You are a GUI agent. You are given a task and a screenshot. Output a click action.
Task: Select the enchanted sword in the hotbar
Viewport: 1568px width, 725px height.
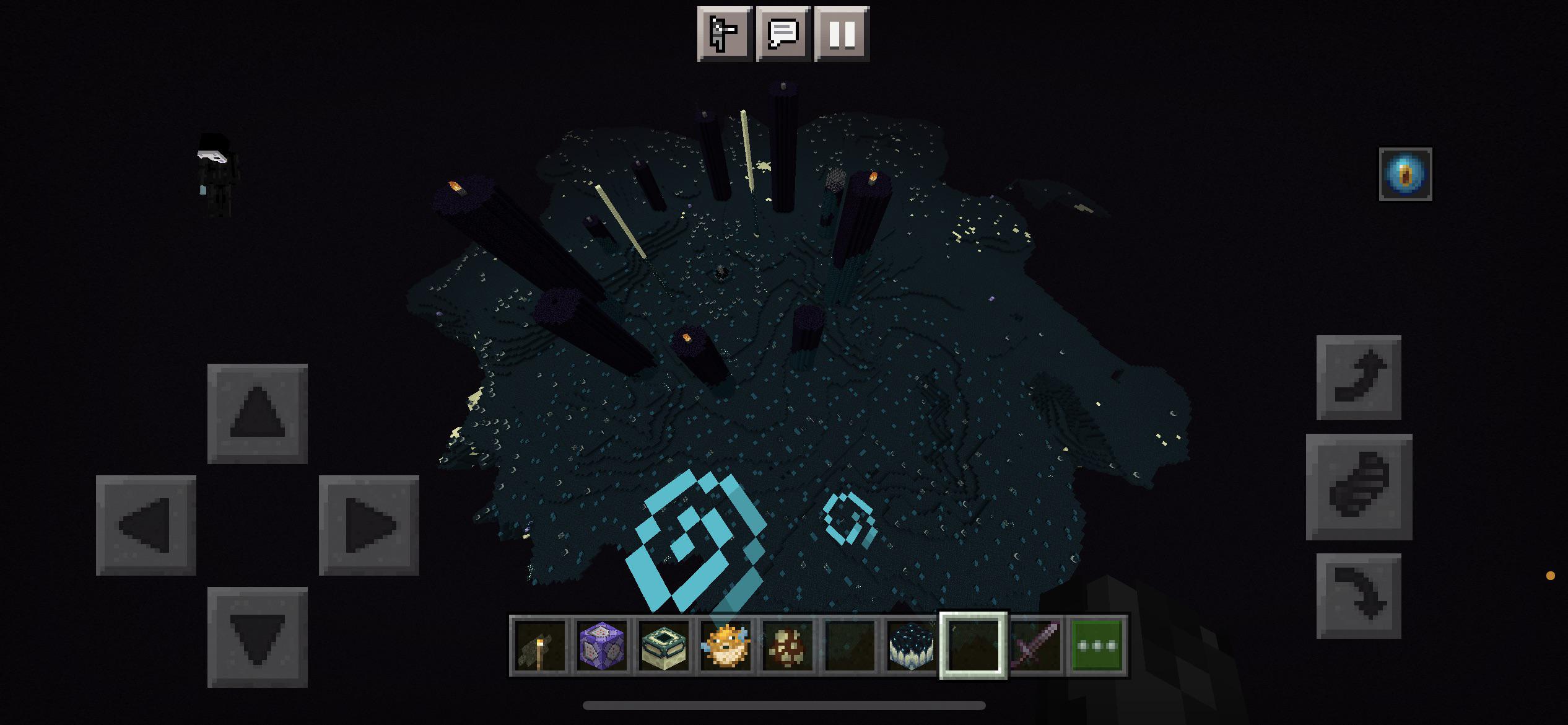coord(1035,644)
